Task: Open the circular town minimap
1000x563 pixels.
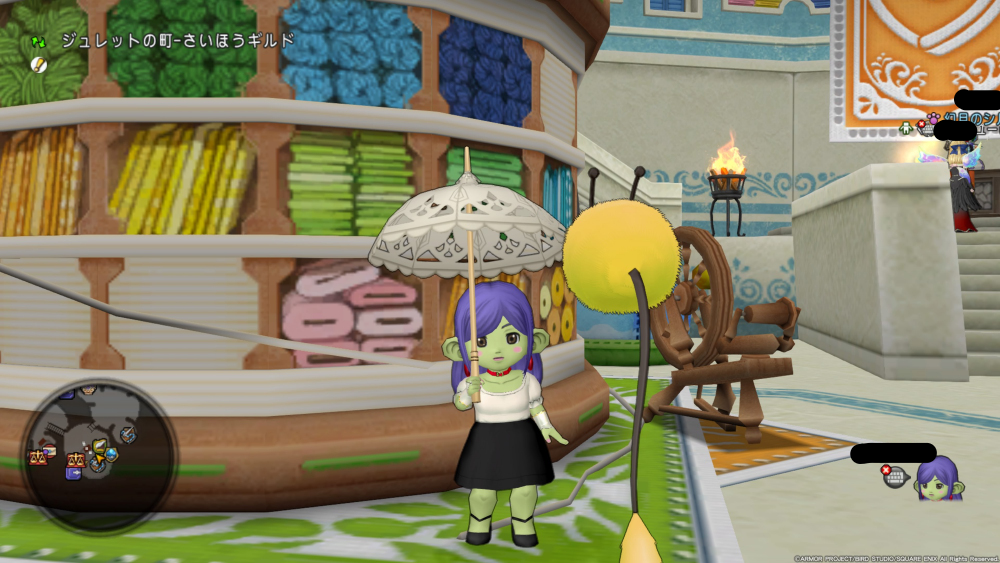Action: [98, 457]
